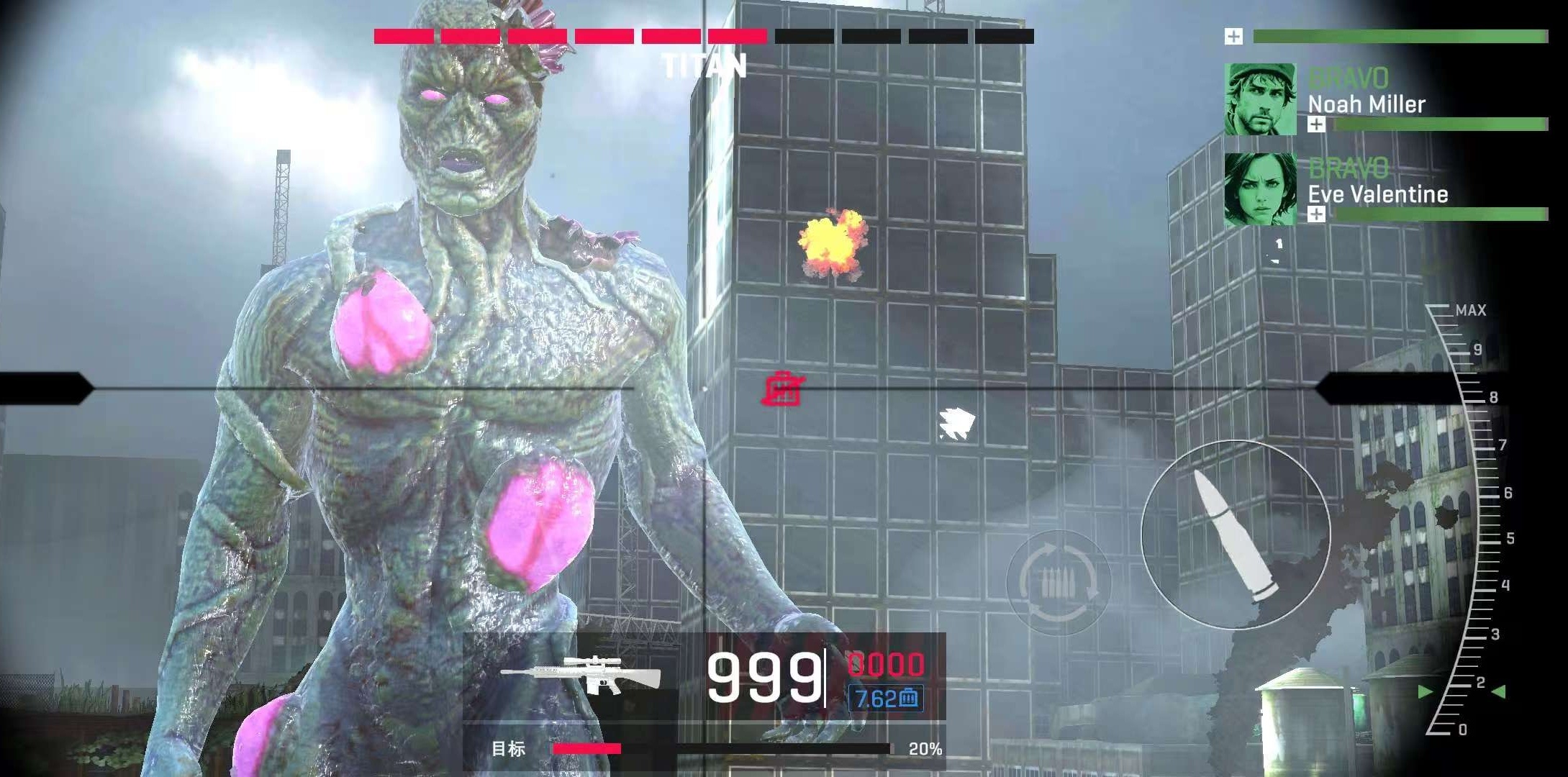Screen dimensions: 1568x777
Task: Select Eve Valentine's squad portrait
Action: click(1260, 189)
